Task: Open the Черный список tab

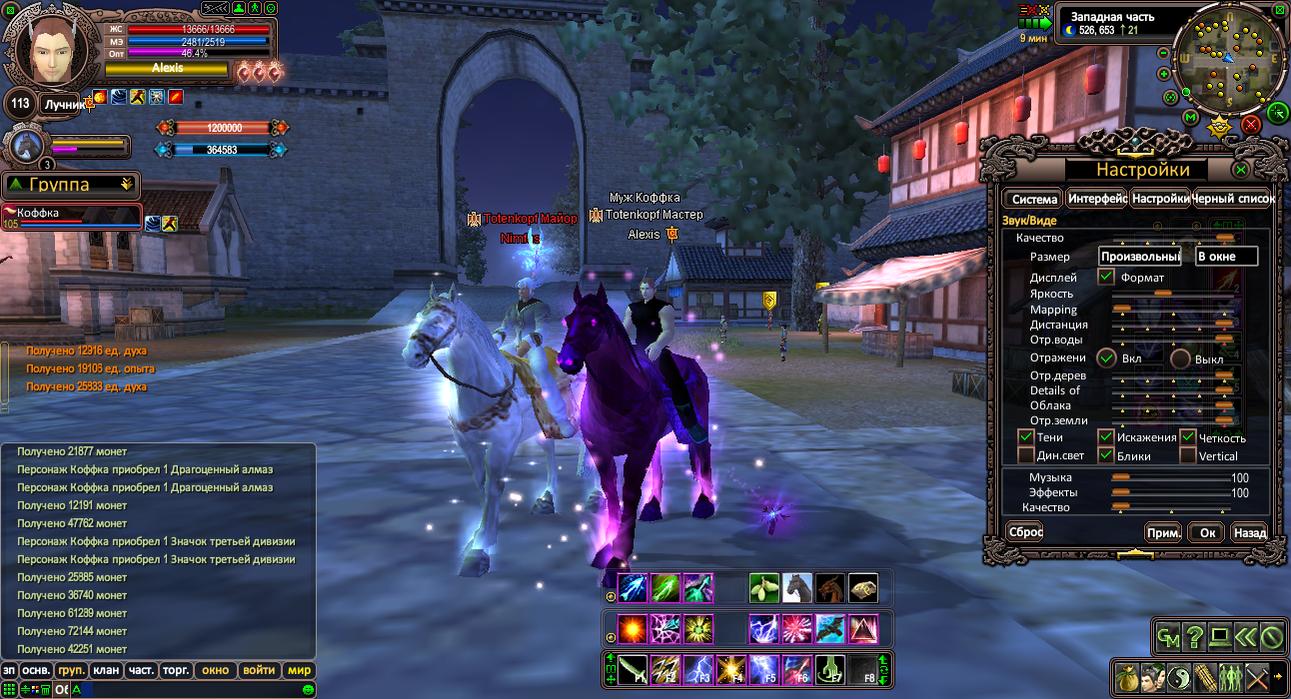Action: tap(1234, 199)
